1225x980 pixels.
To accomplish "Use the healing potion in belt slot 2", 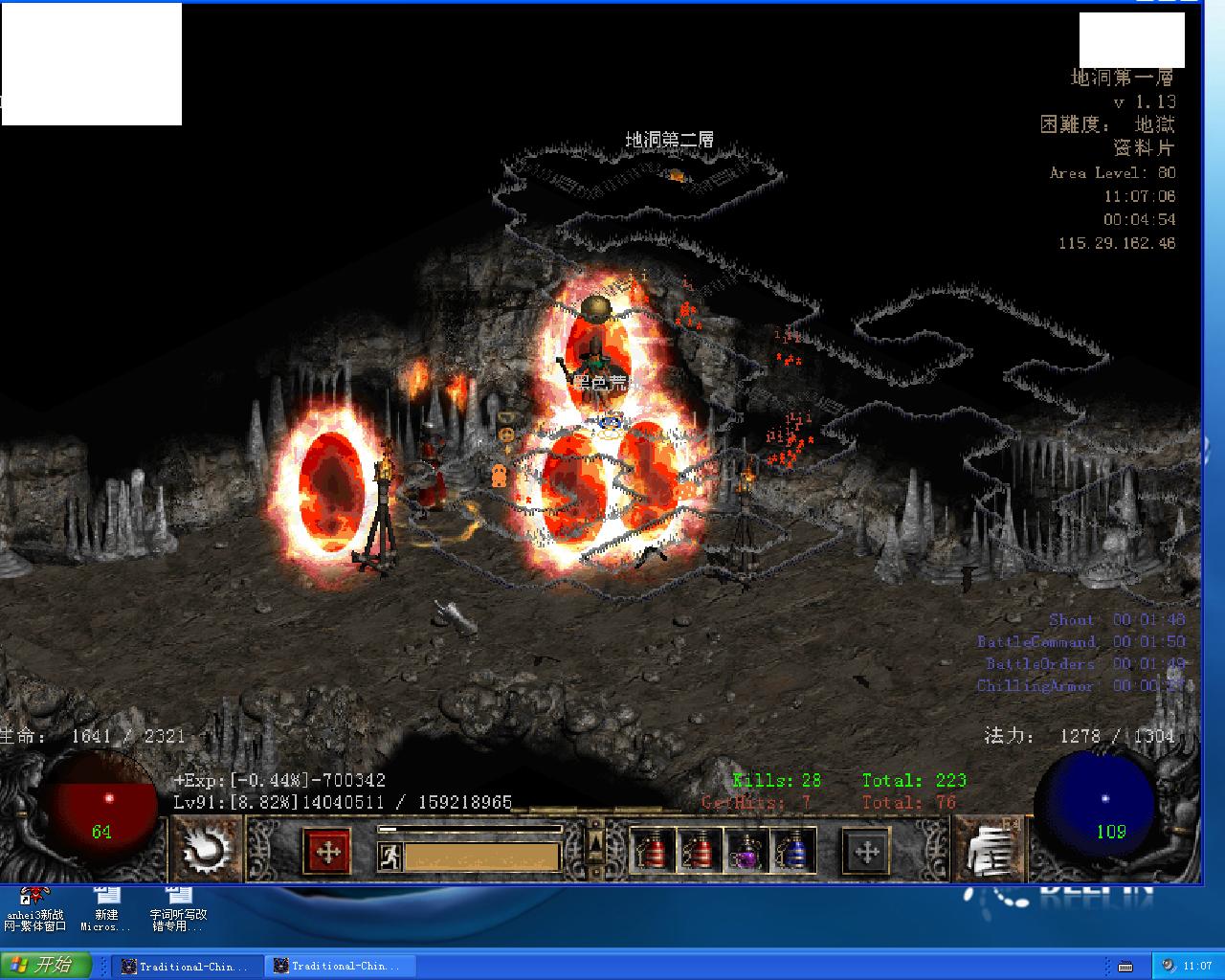I will [x=699, y=850].
